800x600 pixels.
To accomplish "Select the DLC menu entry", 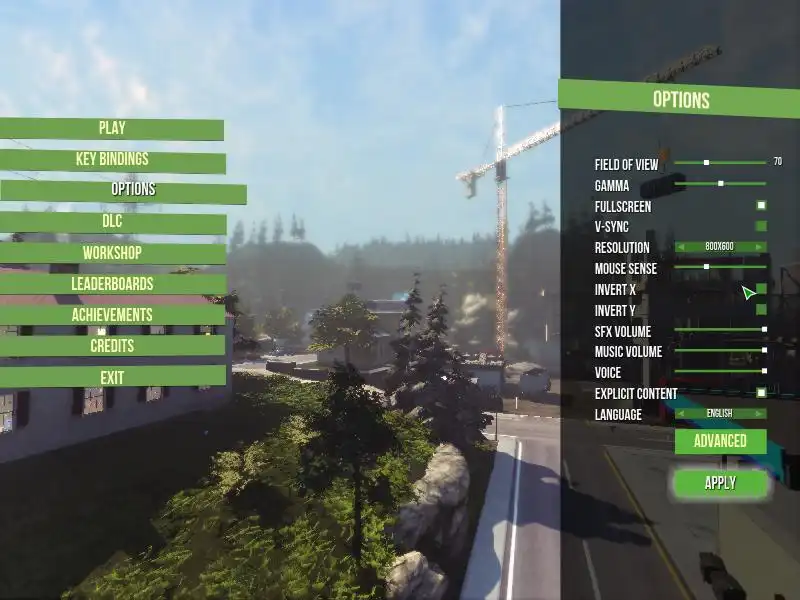I will pyautogui.click(x=112, y=222).
